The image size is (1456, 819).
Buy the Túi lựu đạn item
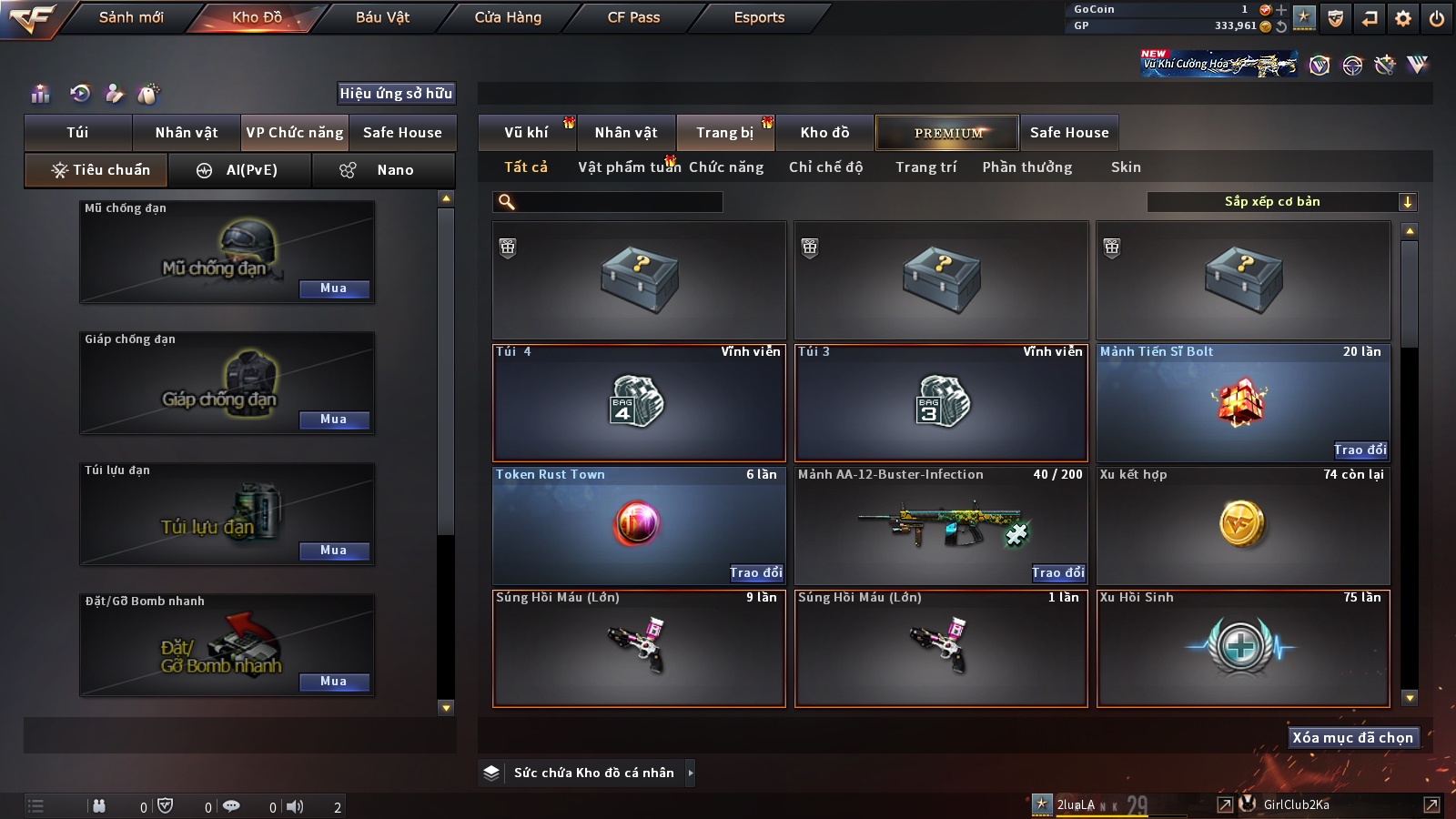(334, 551)
